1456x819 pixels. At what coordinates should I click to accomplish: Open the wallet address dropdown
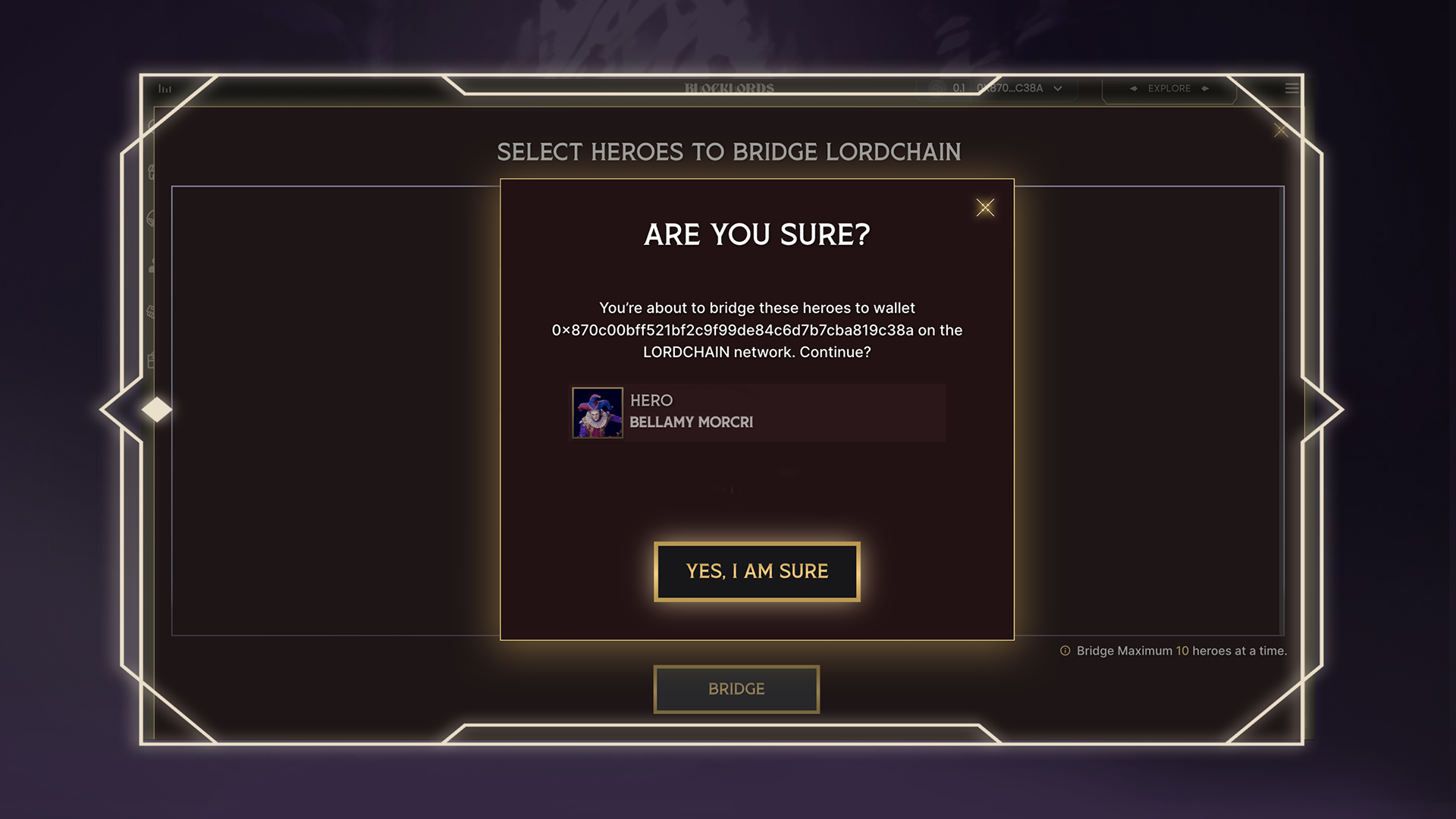click(1058, 89)
